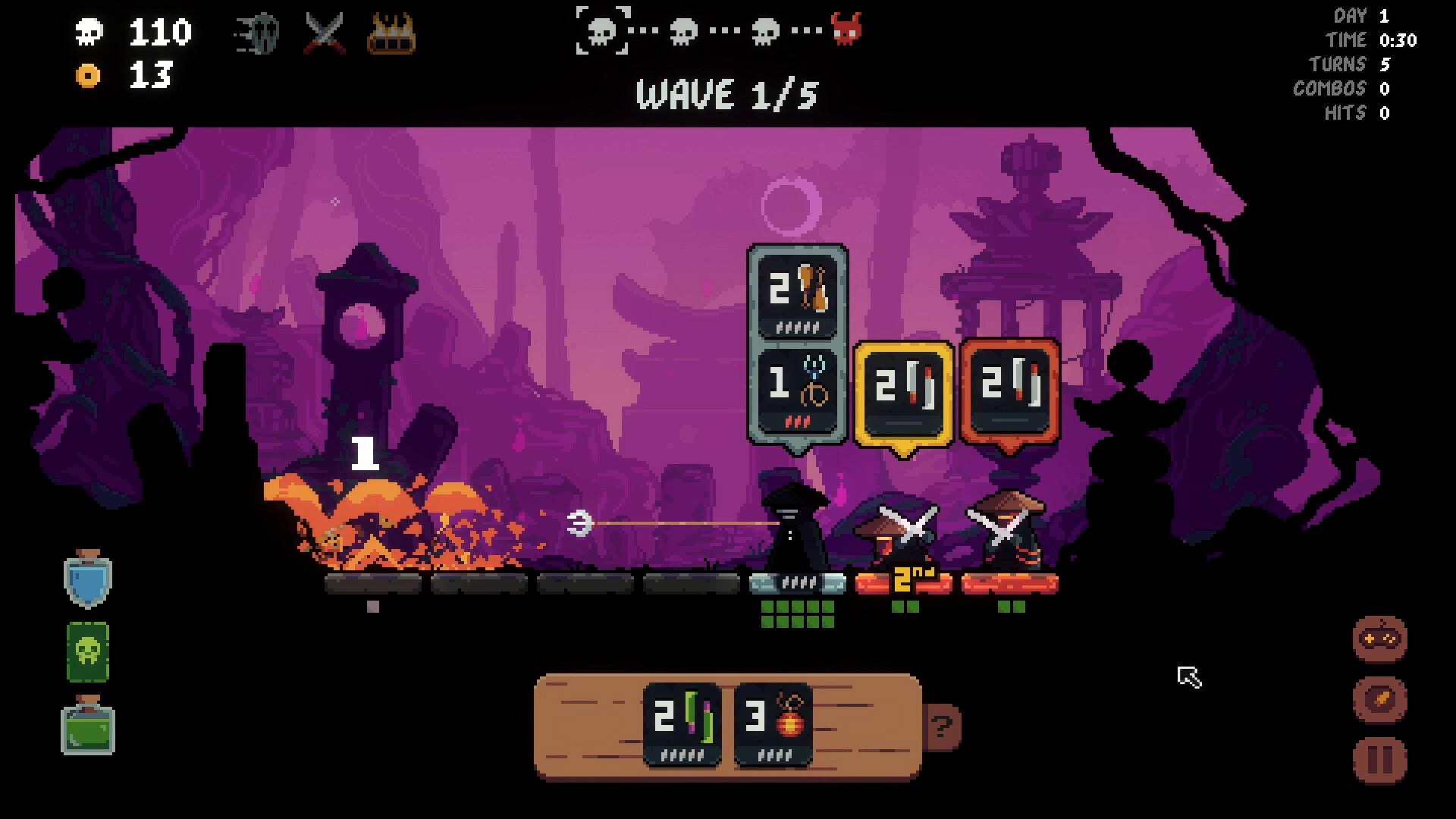This screenshot has width=1456, height=819.
Task: Toggle the framed skull at the wave tracker start
Action: point(603,32)
